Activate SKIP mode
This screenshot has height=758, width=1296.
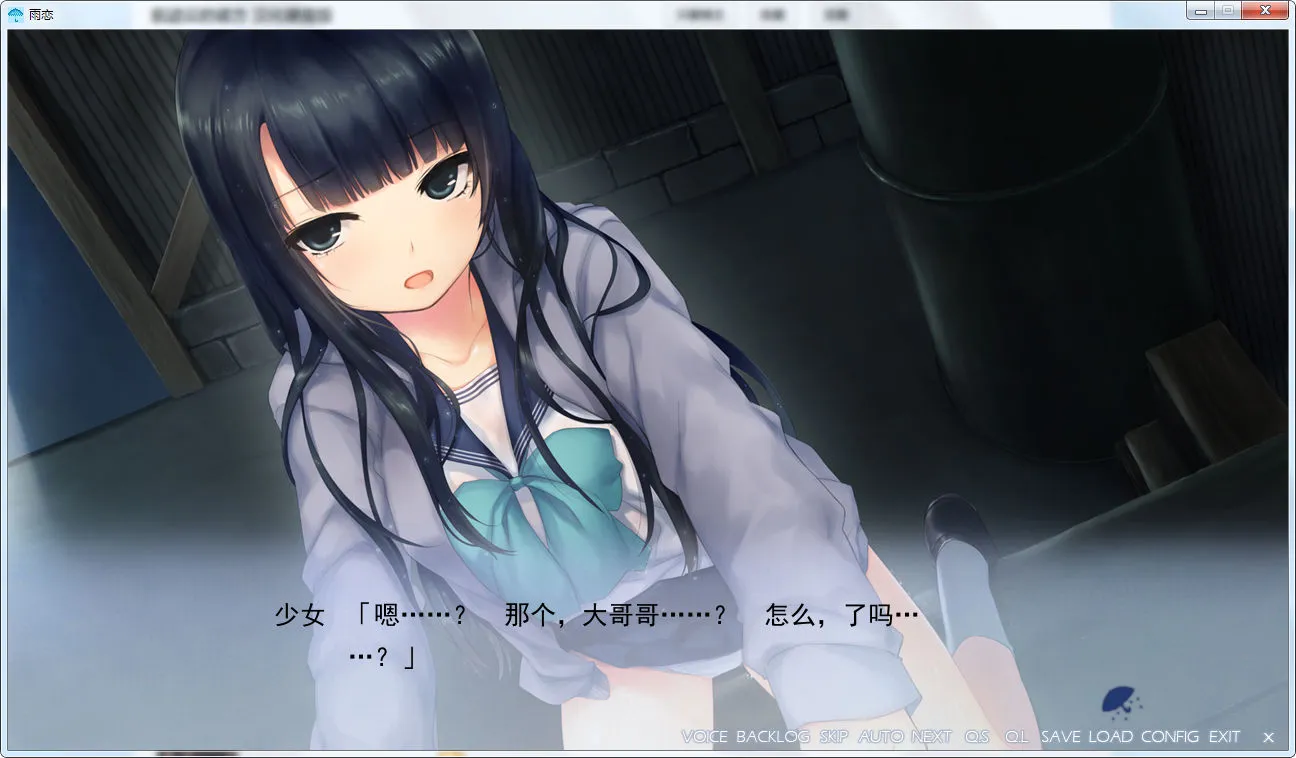(x=833, y=737)
